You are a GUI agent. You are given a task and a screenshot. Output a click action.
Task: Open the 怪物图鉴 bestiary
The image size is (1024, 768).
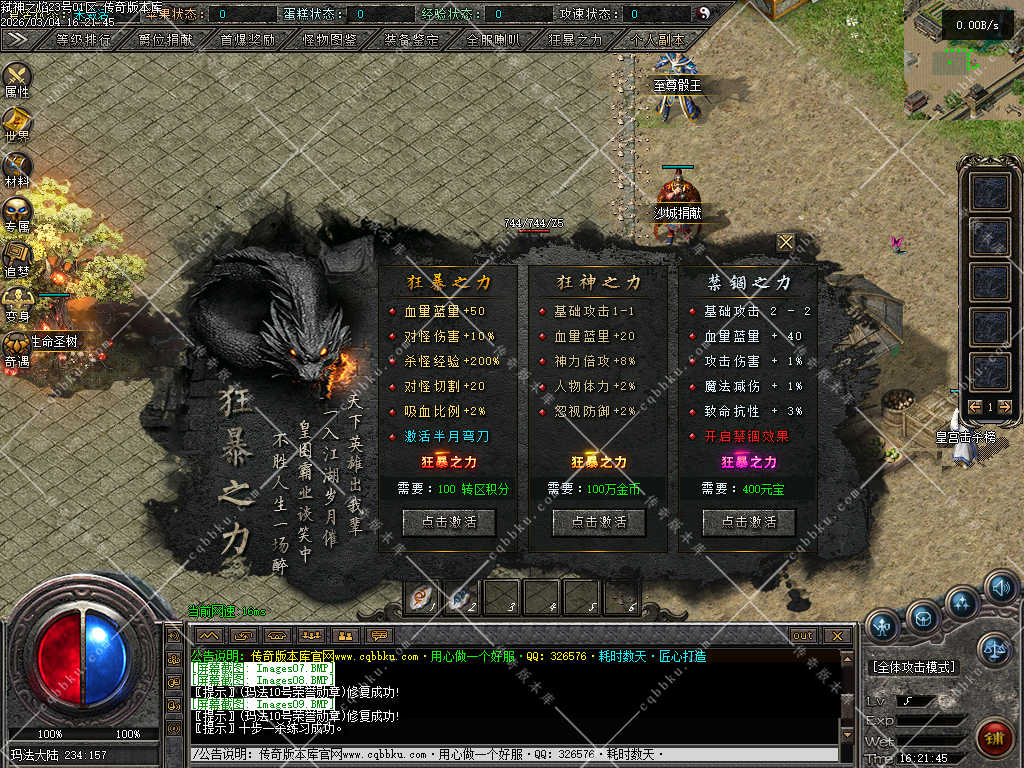pyautogui.click(x=330, y=40)
